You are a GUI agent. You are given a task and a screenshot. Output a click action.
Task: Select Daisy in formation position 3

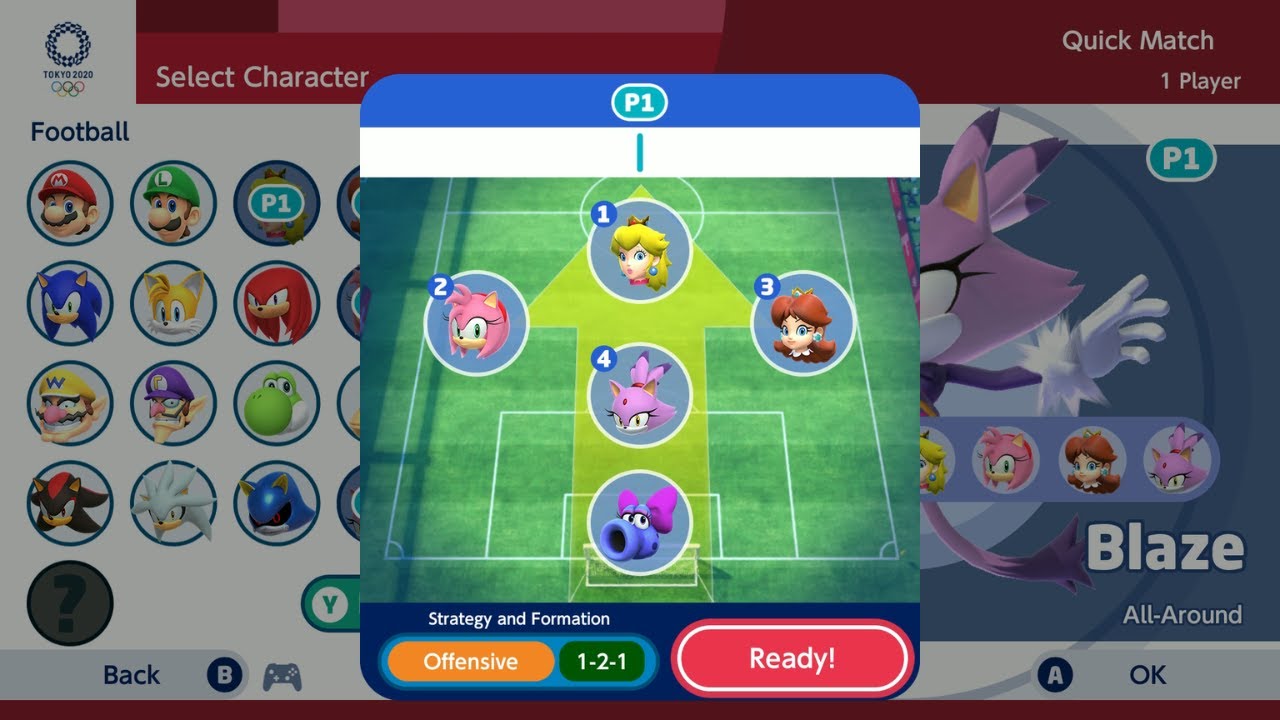pyautogui.click(x=803, y=323)
